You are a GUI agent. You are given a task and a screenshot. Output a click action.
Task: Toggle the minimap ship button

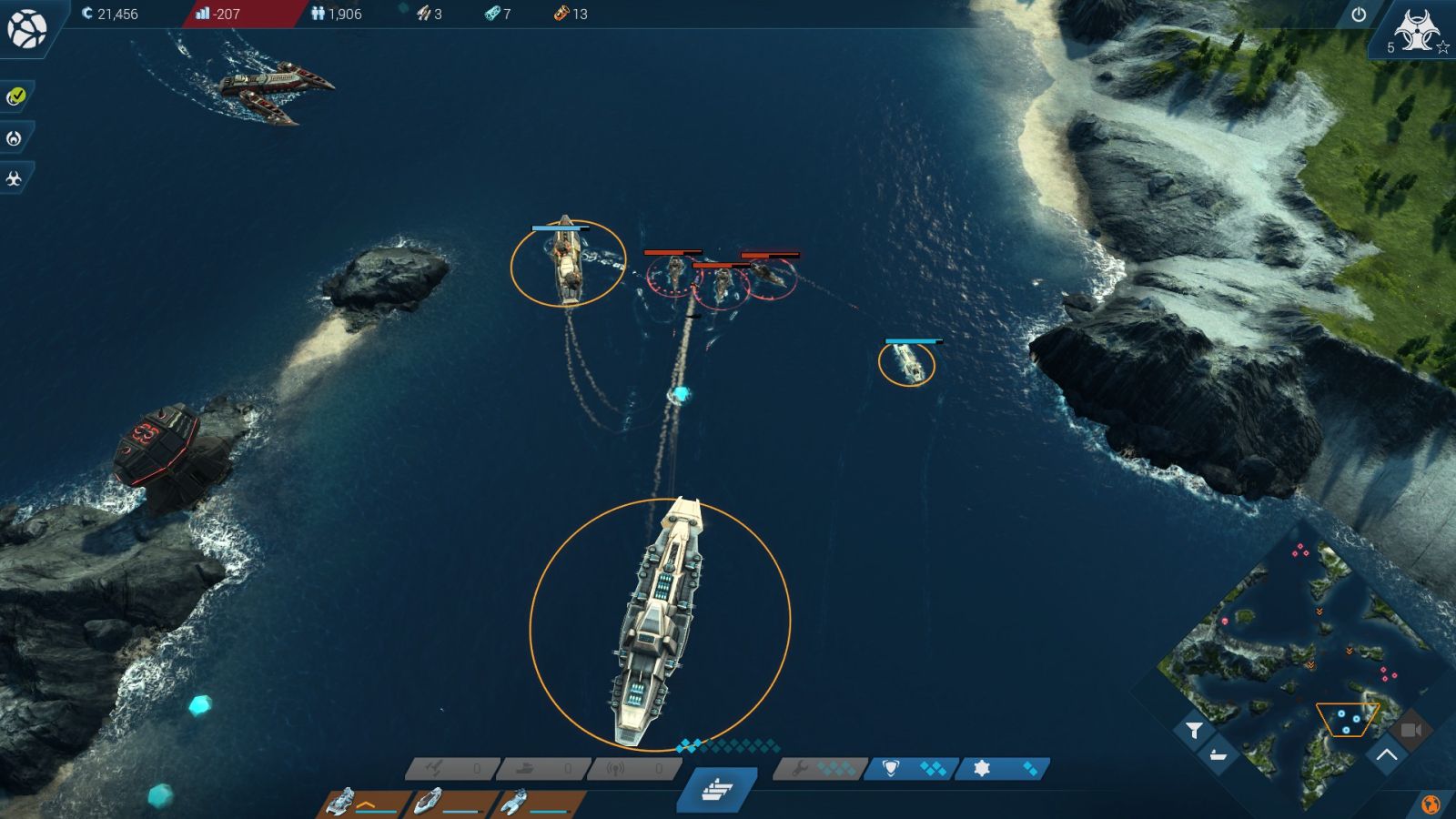[x=1218, y=755]
